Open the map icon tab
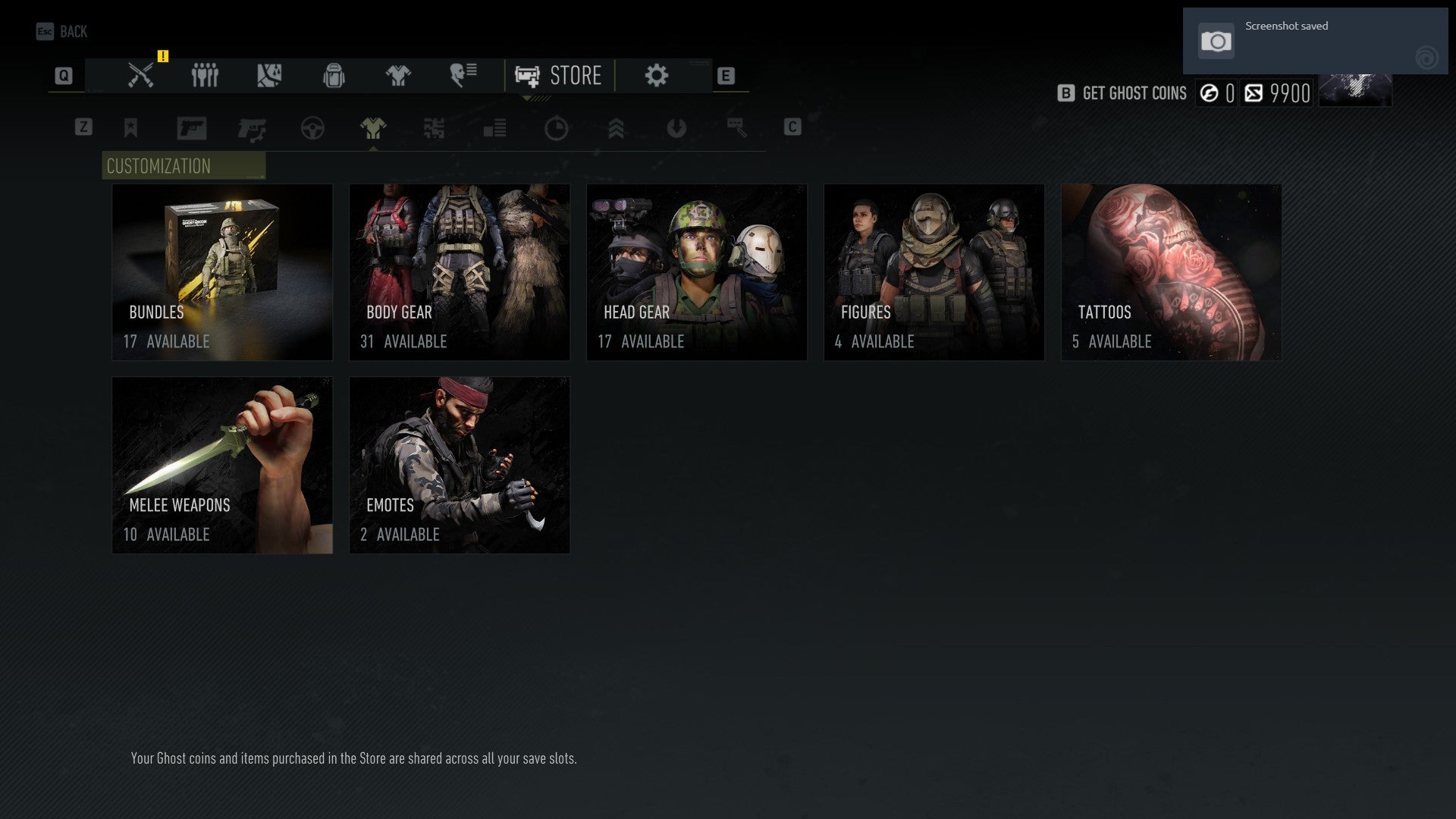 [x=269, y=75]
